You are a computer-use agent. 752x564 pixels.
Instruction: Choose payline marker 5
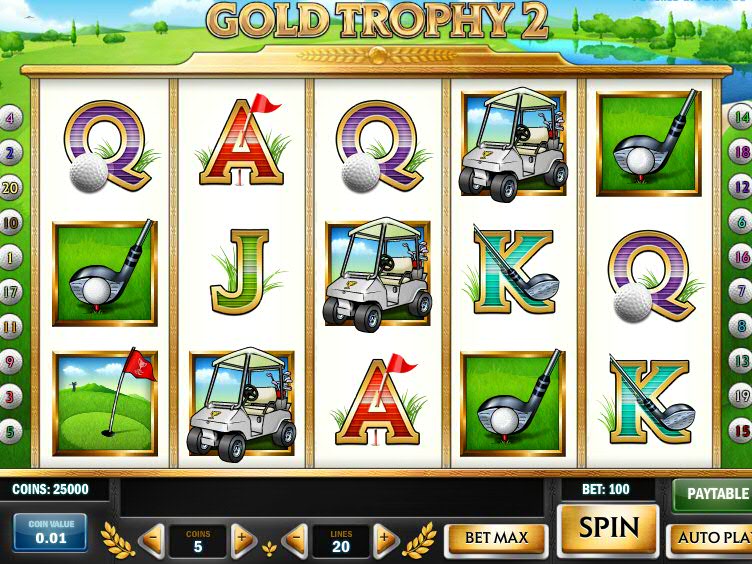(x=11, y=432)
